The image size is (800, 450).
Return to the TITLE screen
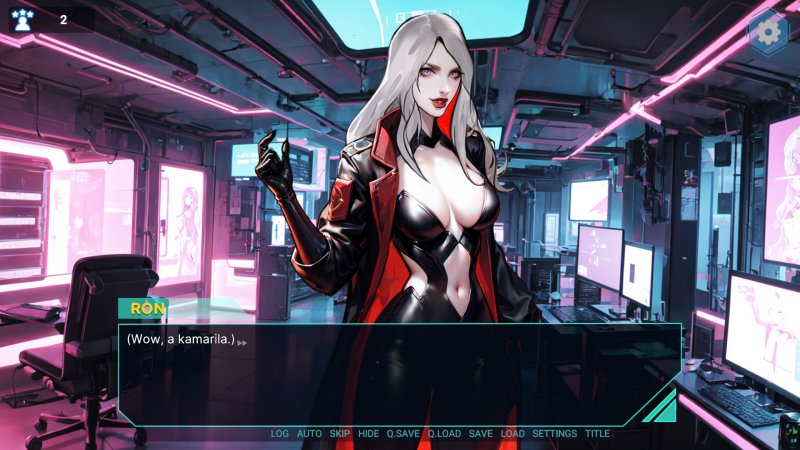[x=597, y=434]
